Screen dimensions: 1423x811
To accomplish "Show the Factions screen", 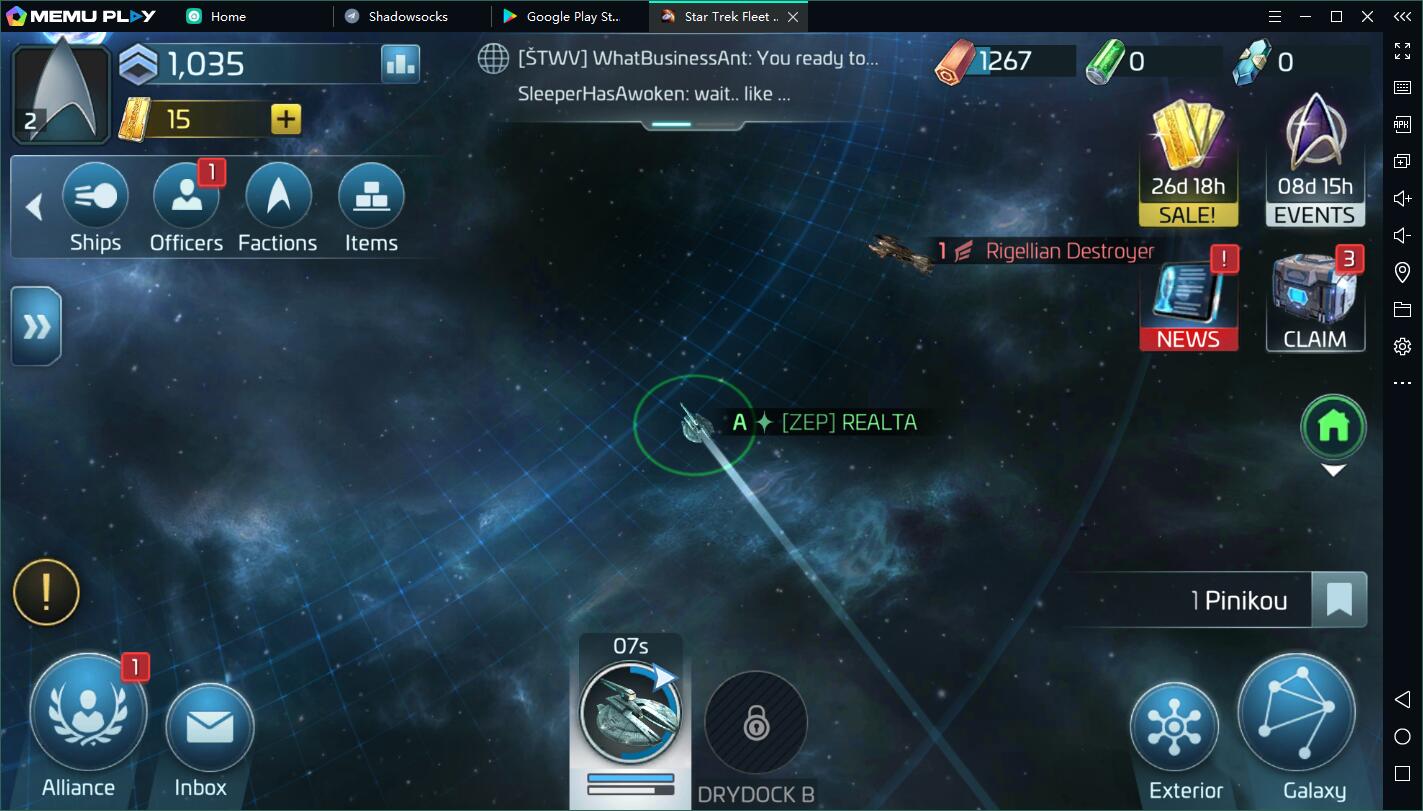I will [x=277, y=197].
